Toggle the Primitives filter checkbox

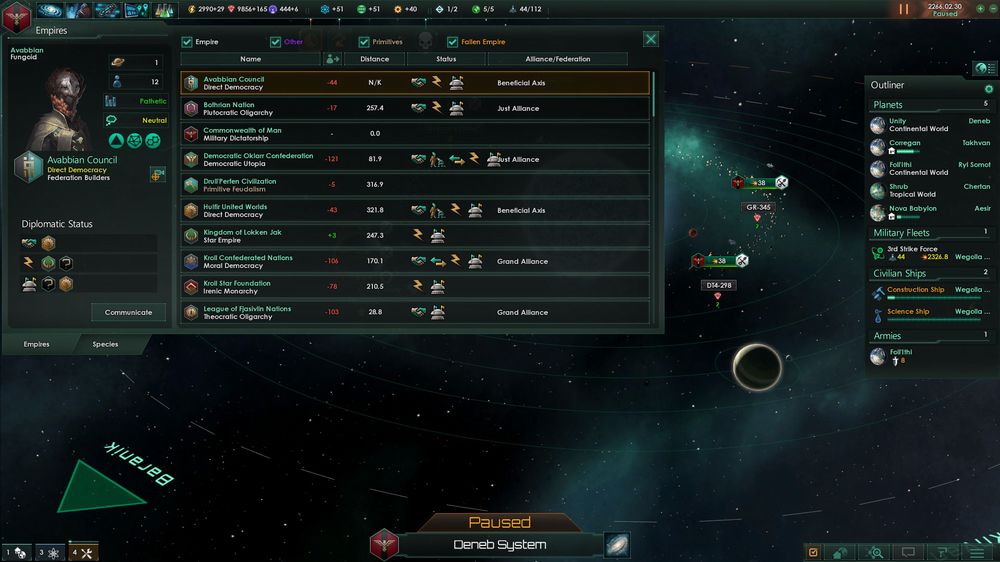364,42
